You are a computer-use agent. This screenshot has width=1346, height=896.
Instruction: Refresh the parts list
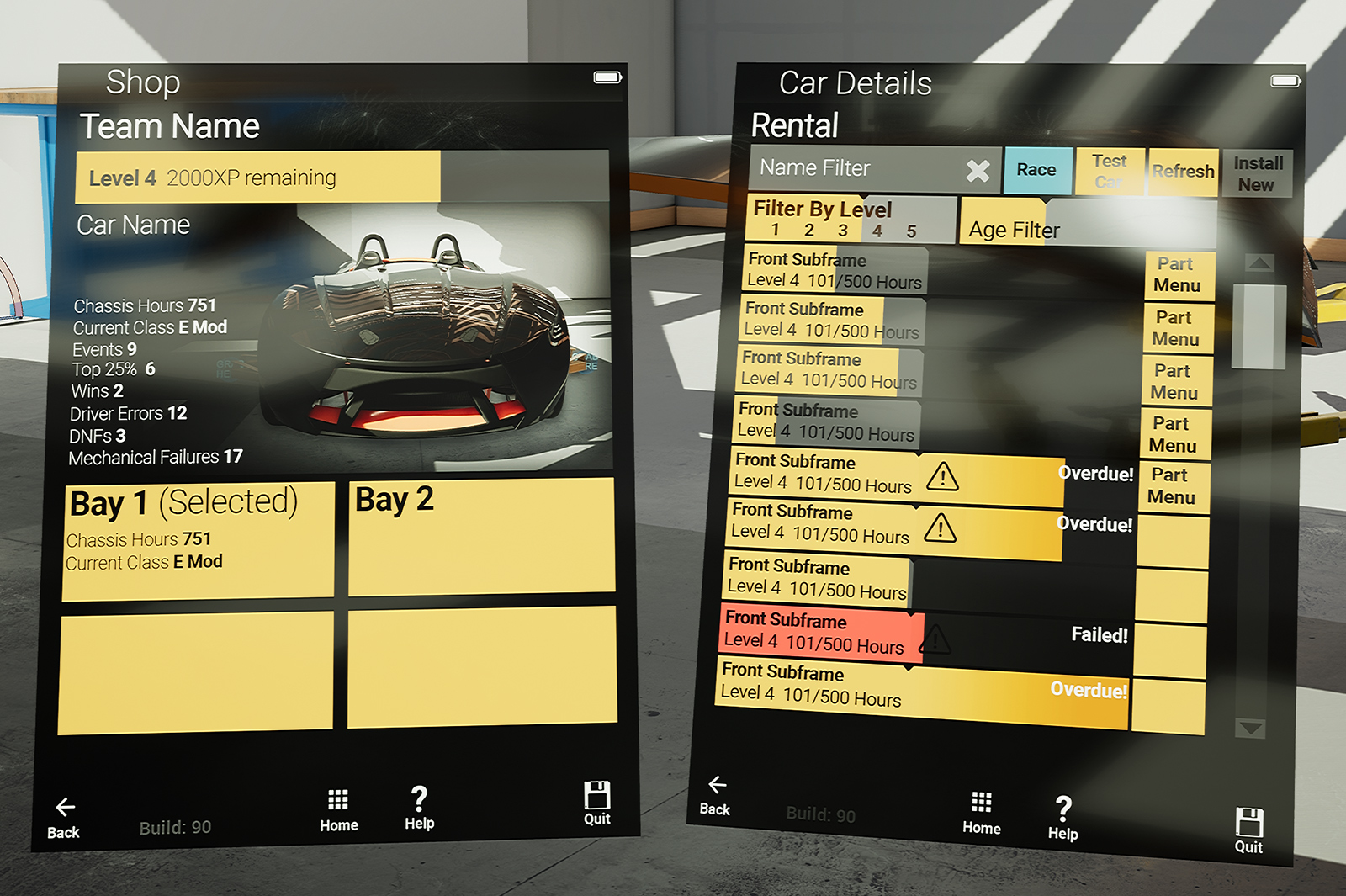click(x=1183, y=172)
